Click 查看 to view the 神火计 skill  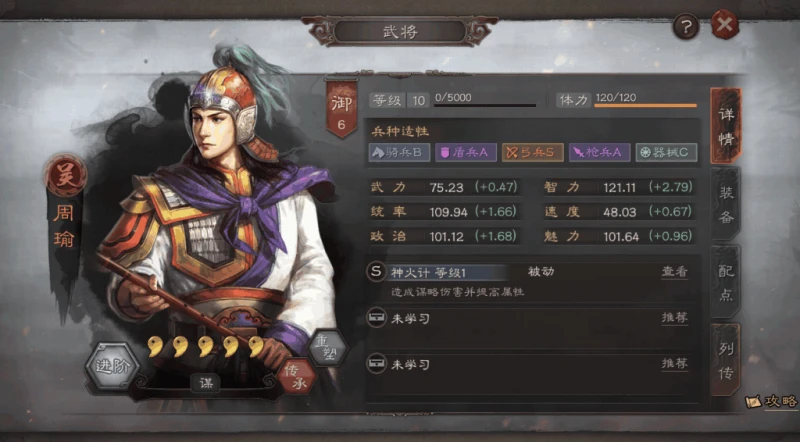(x=674, y=271)
